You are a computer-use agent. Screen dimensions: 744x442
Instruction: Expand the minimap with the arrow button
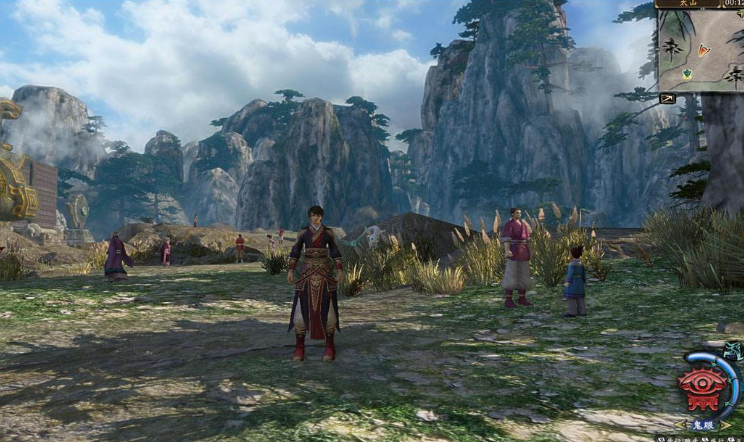pos(667,98)
